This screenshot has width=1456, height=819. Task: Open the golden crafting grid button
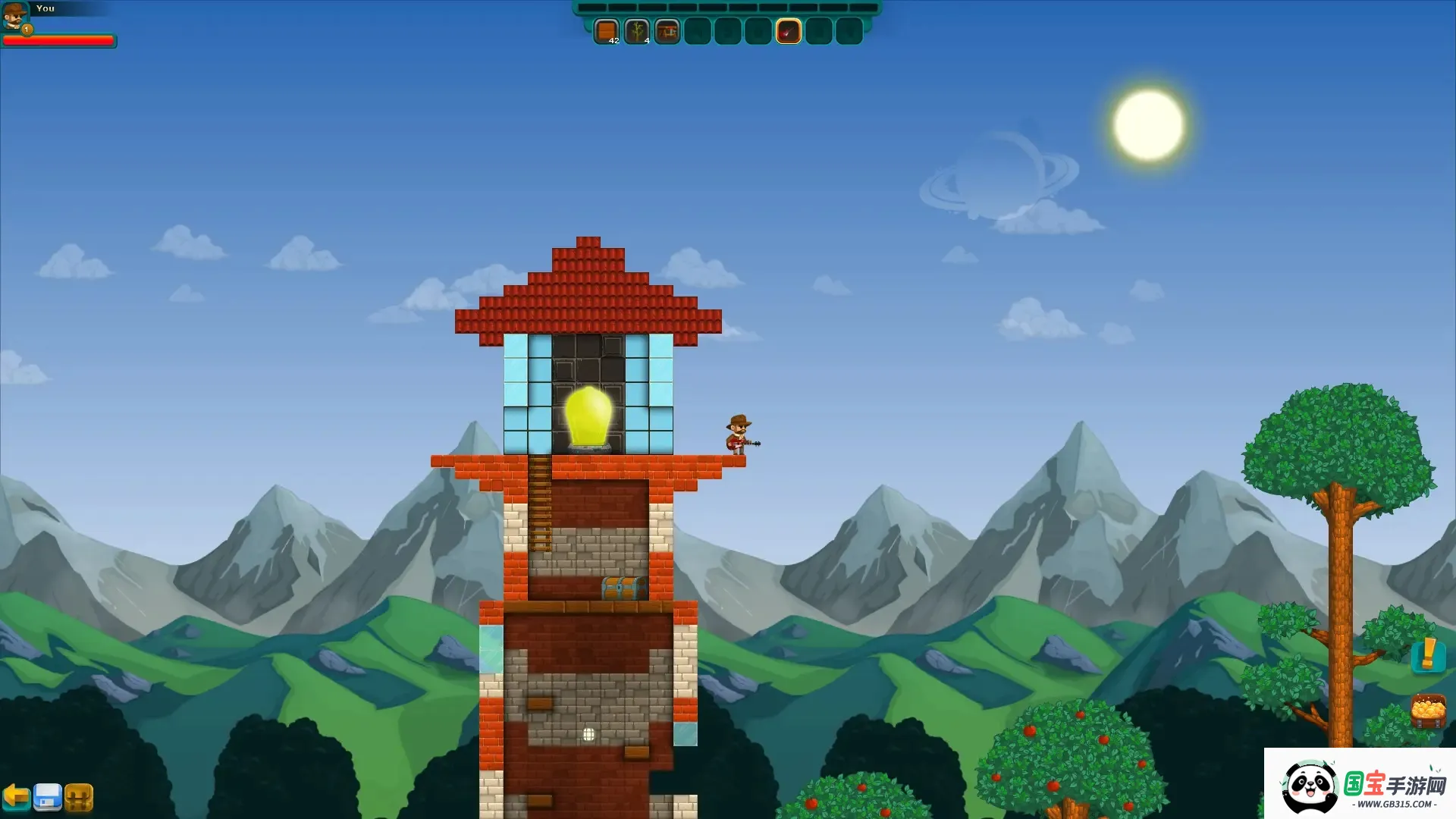[x=79, y=797]
